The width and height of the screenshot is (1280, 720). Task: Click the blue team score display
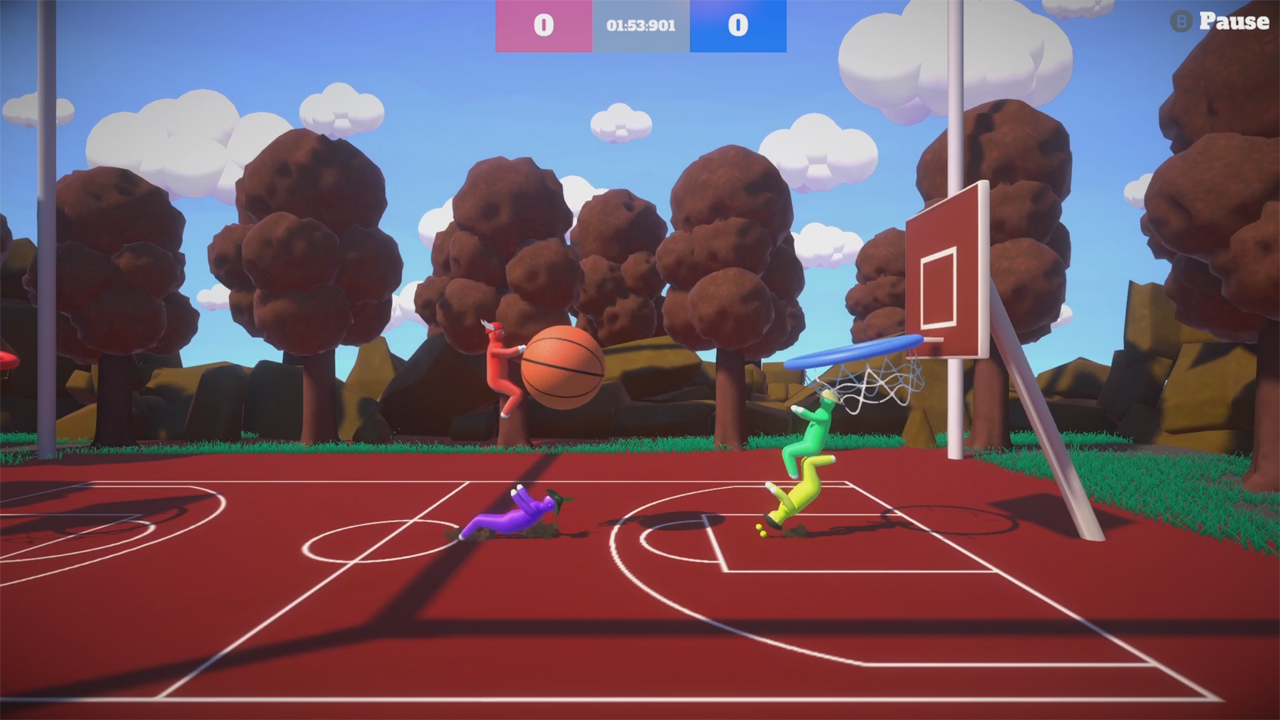(x=737, y=26)
